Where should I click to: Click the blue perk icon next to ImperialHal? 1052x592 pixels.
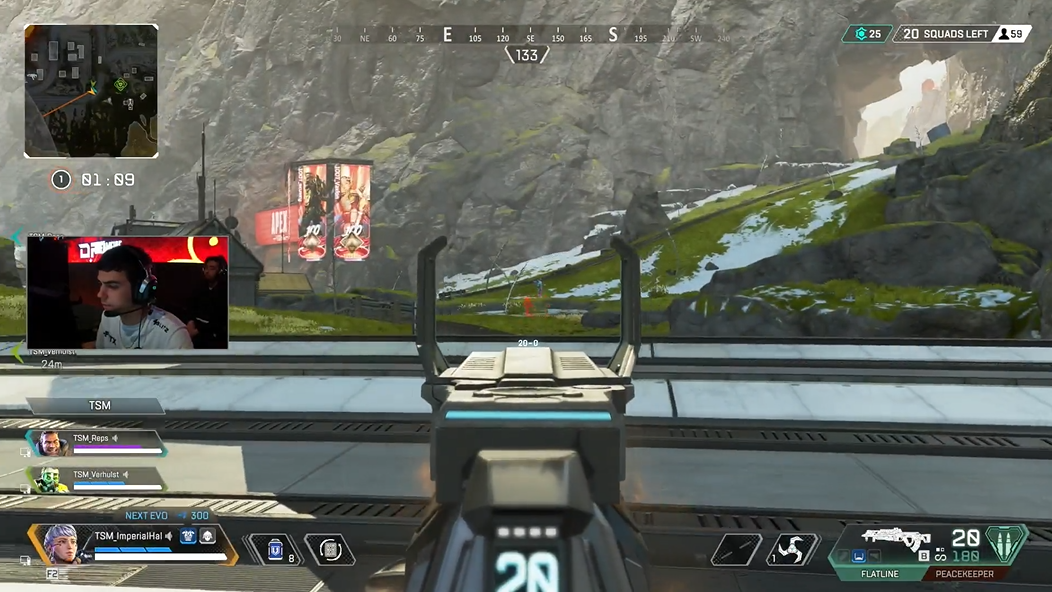click(187, 537)
